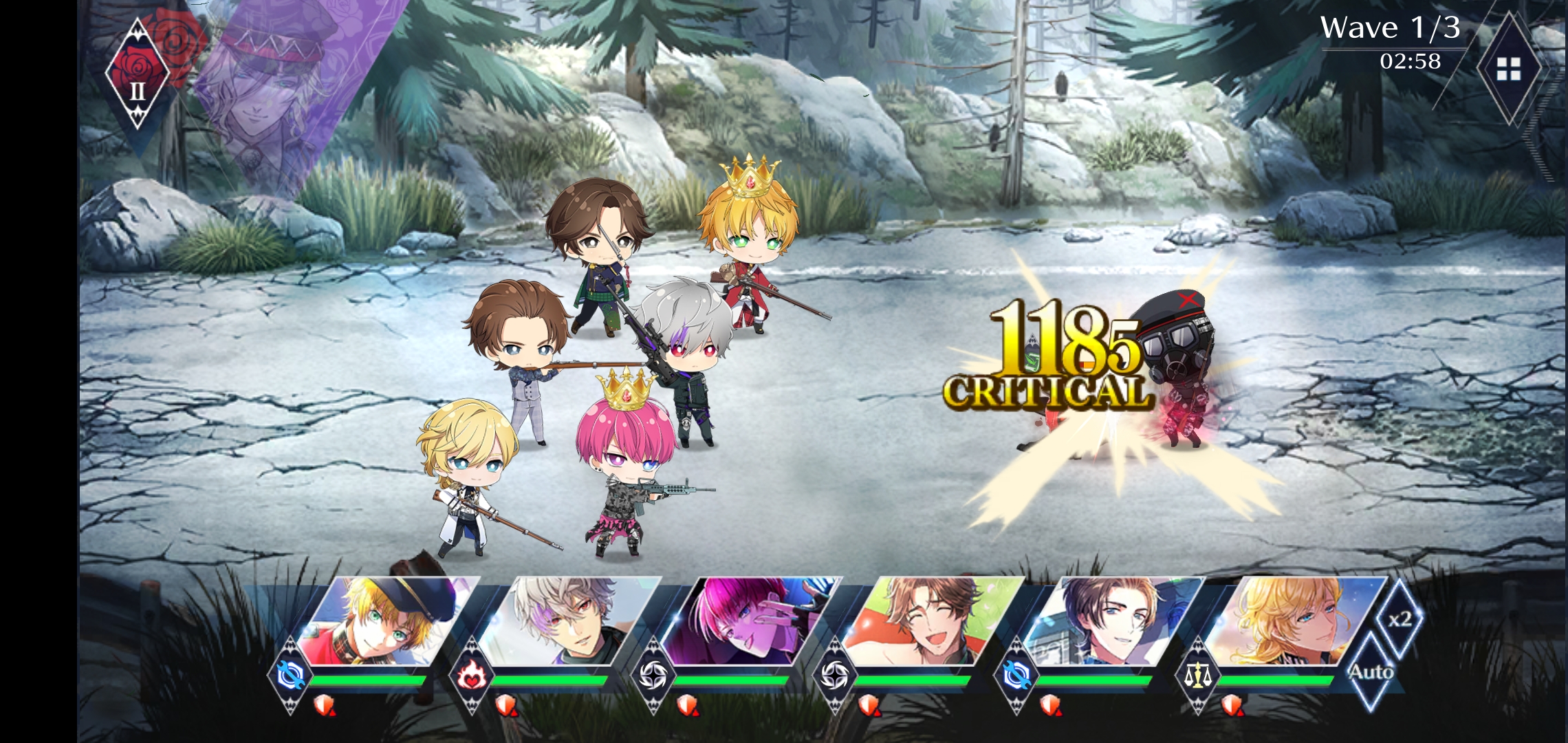Open the grid menu button
The width and height of the screenshot is (1568, 743).
click(x=1509, y=69)
